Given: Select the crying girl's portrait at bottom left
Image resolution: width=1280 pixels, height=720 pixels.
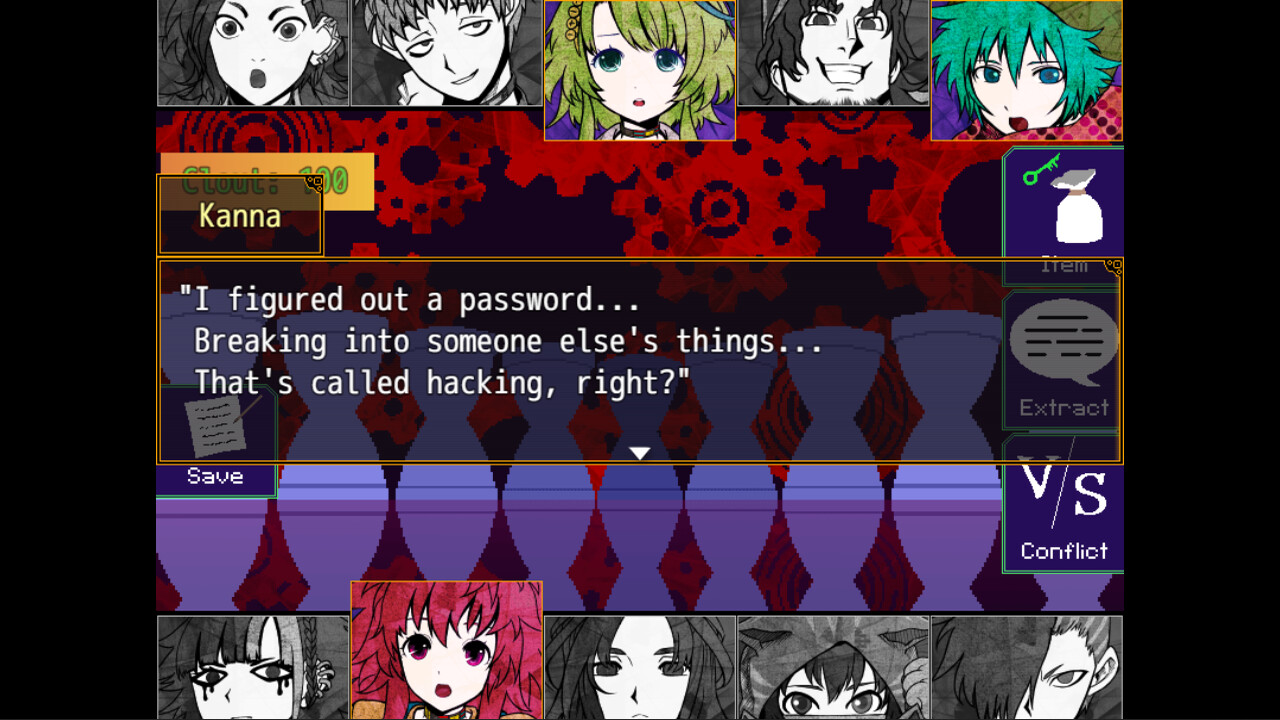Looking at the screenshot, I should (x=253, y=666).
